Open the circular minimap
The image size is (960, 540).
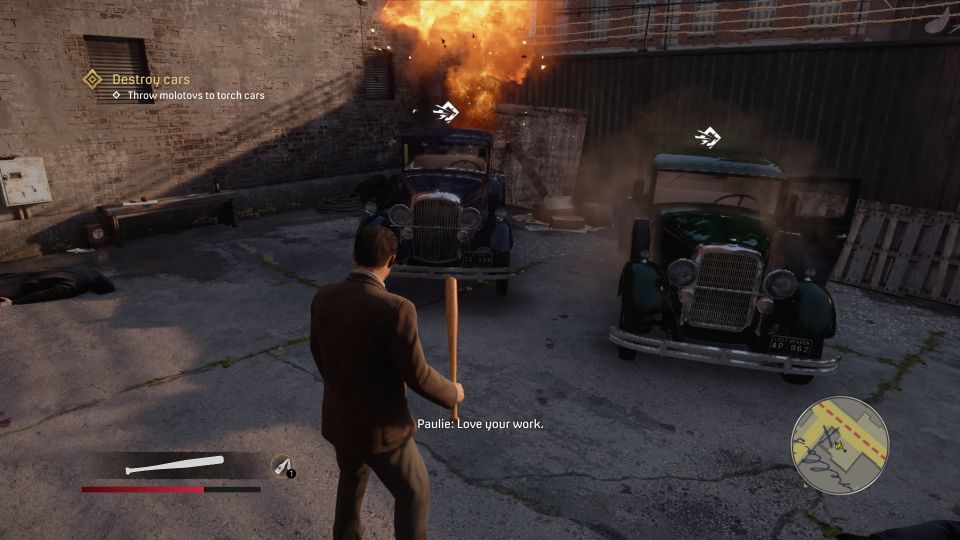tap(840, 445)
